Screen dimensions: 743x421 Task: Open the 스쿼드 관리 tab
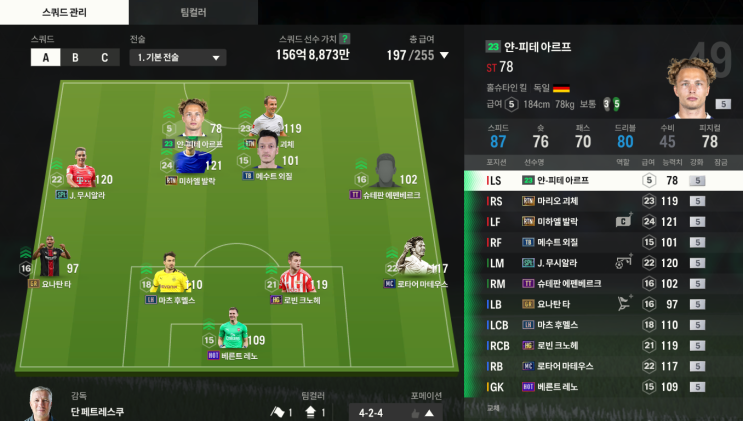coord(64,12)
